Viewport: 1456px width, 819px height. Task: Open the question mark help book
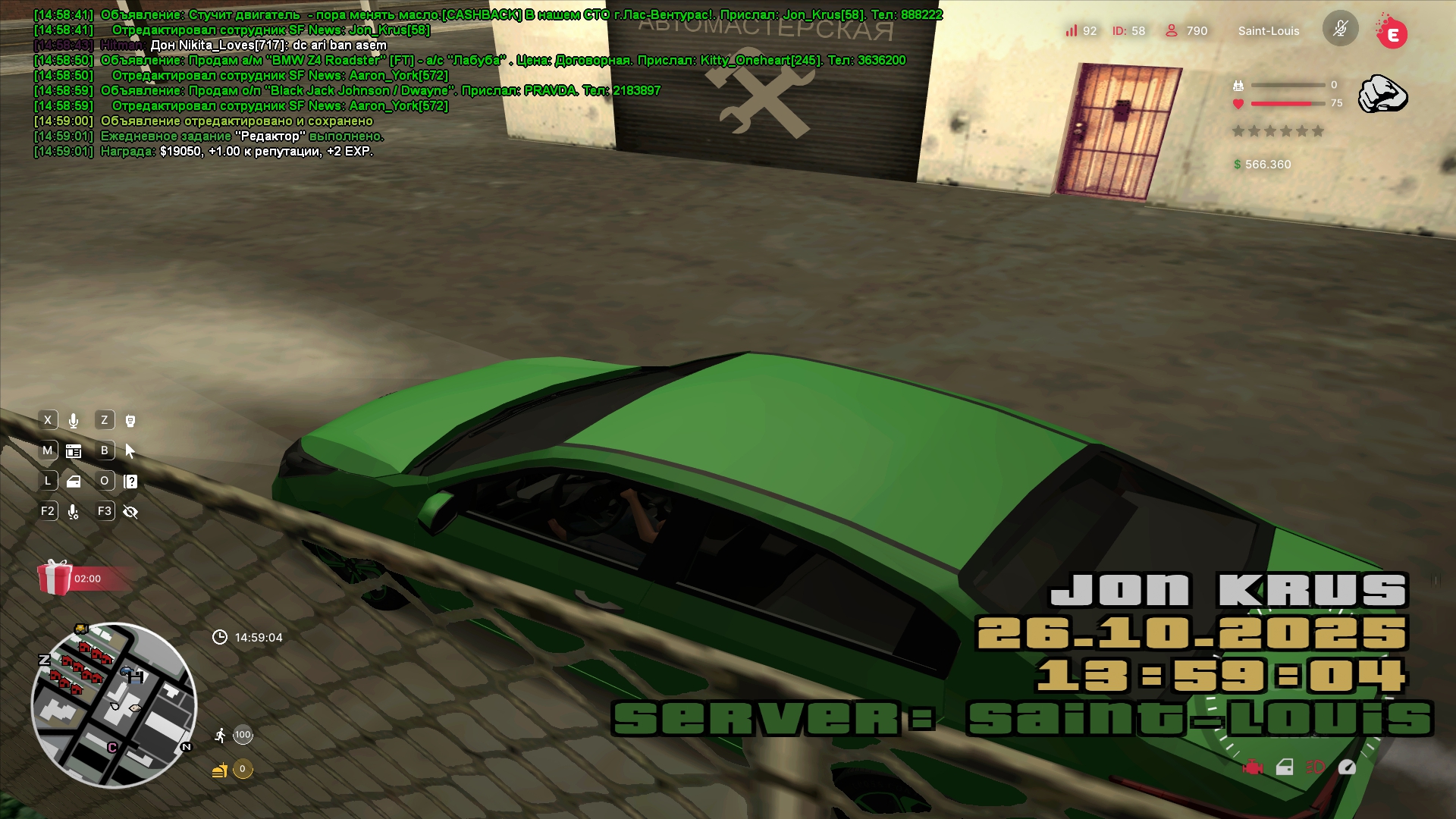[130, 482]
